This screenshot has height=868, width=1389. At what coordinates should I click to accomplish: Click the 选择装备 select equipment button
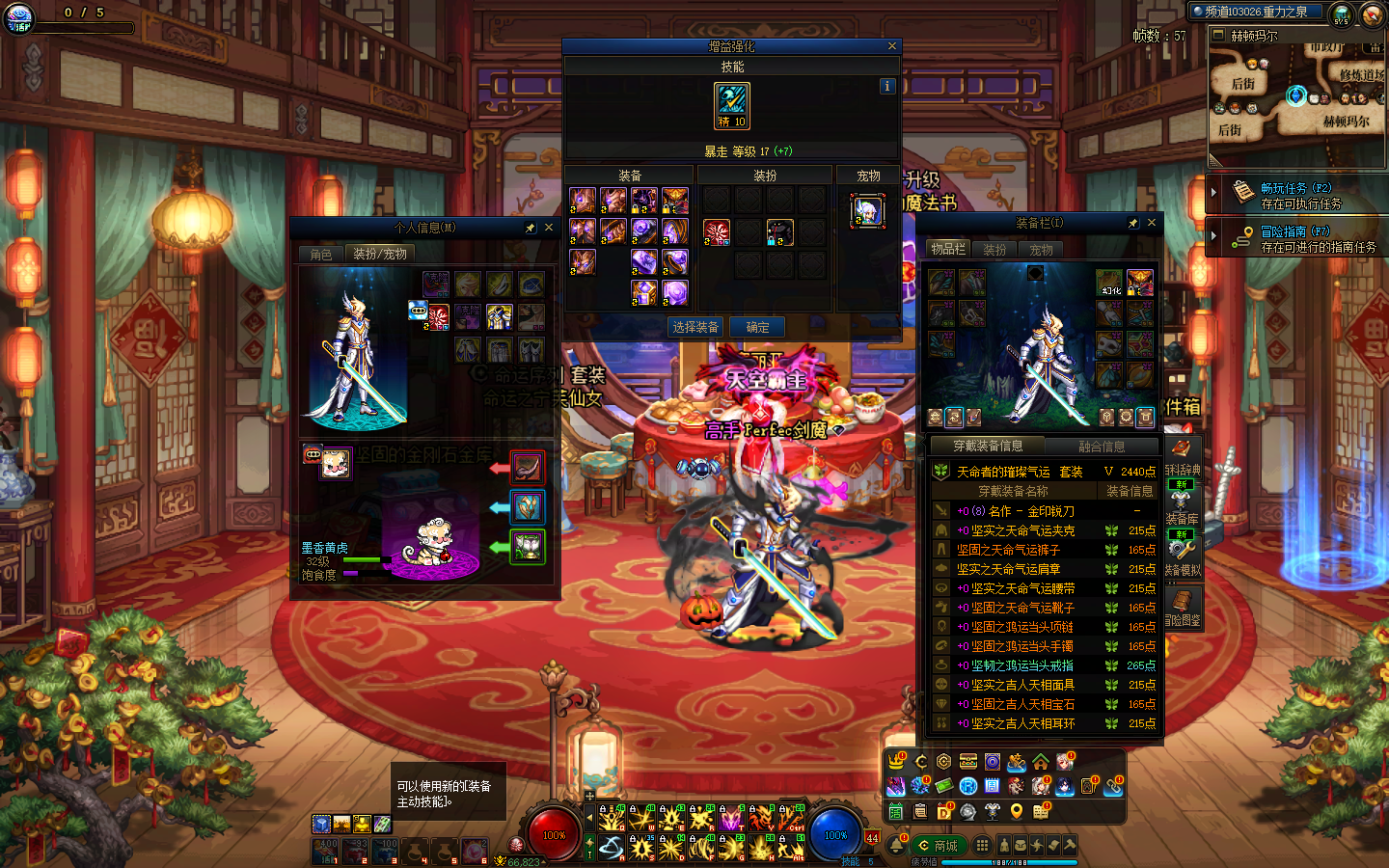pos(695,328)
